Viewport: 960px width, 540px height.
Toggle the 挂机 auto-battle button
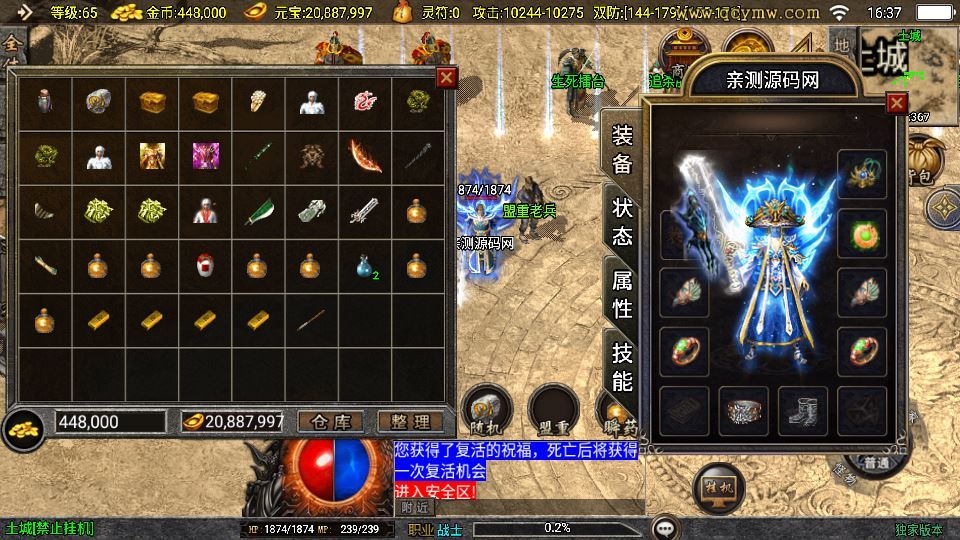718,484
